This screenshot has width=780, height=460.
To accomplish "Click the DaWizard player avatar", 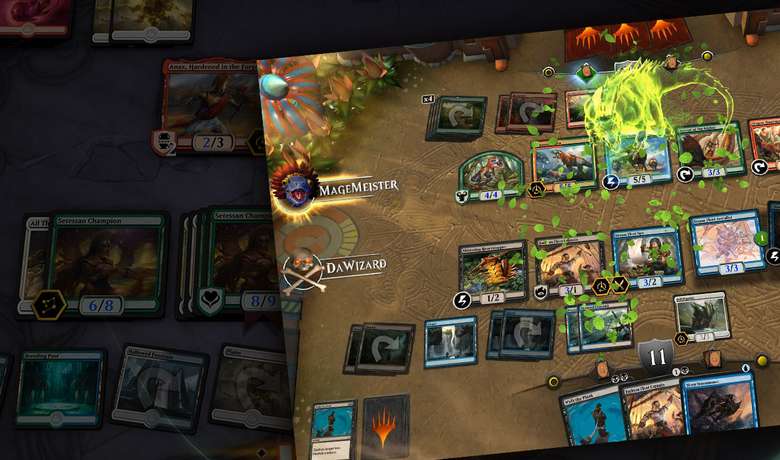I will [x=302, y=267].
